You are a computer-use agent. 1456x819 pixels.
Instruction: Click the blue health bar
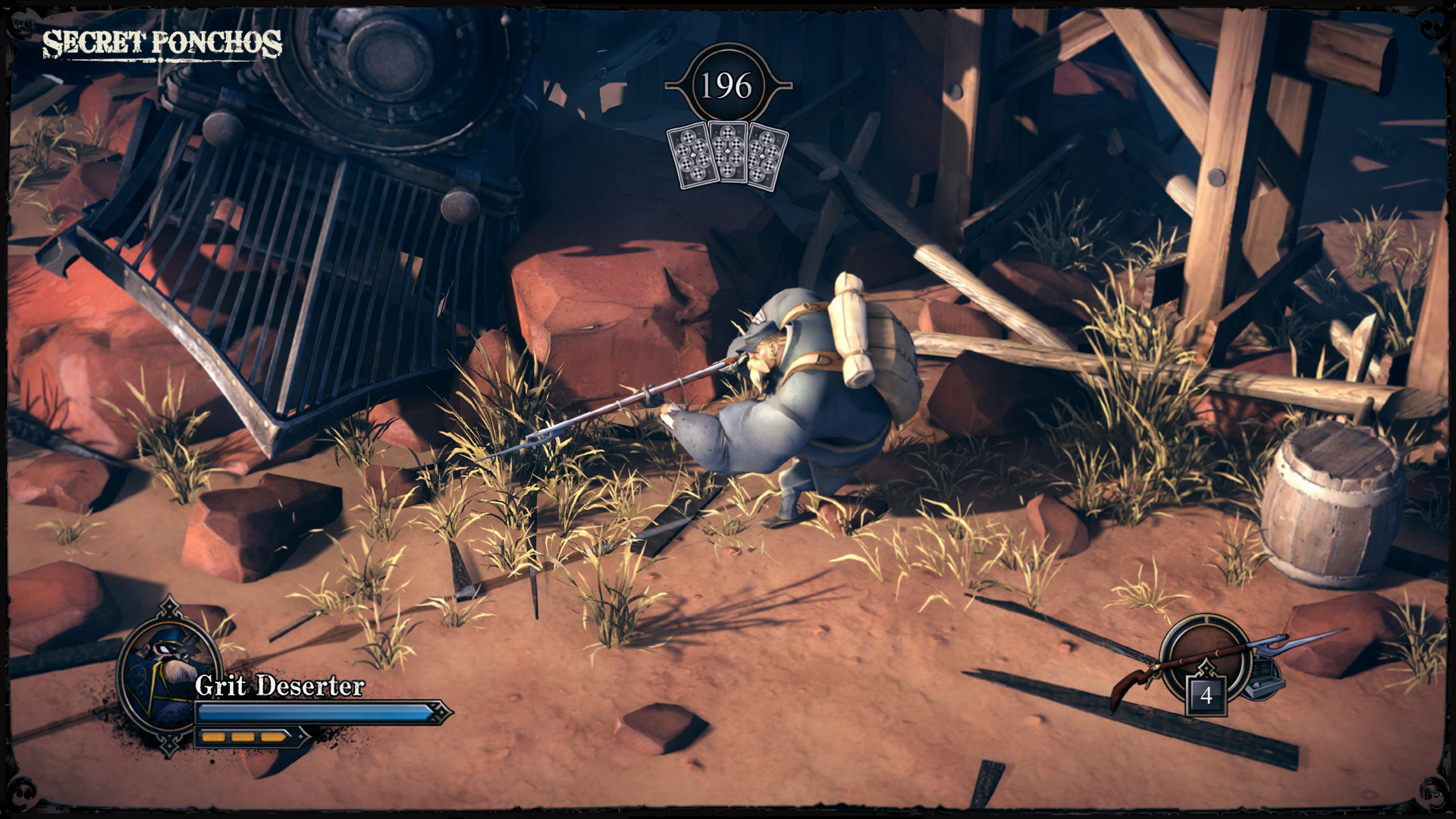313,713
